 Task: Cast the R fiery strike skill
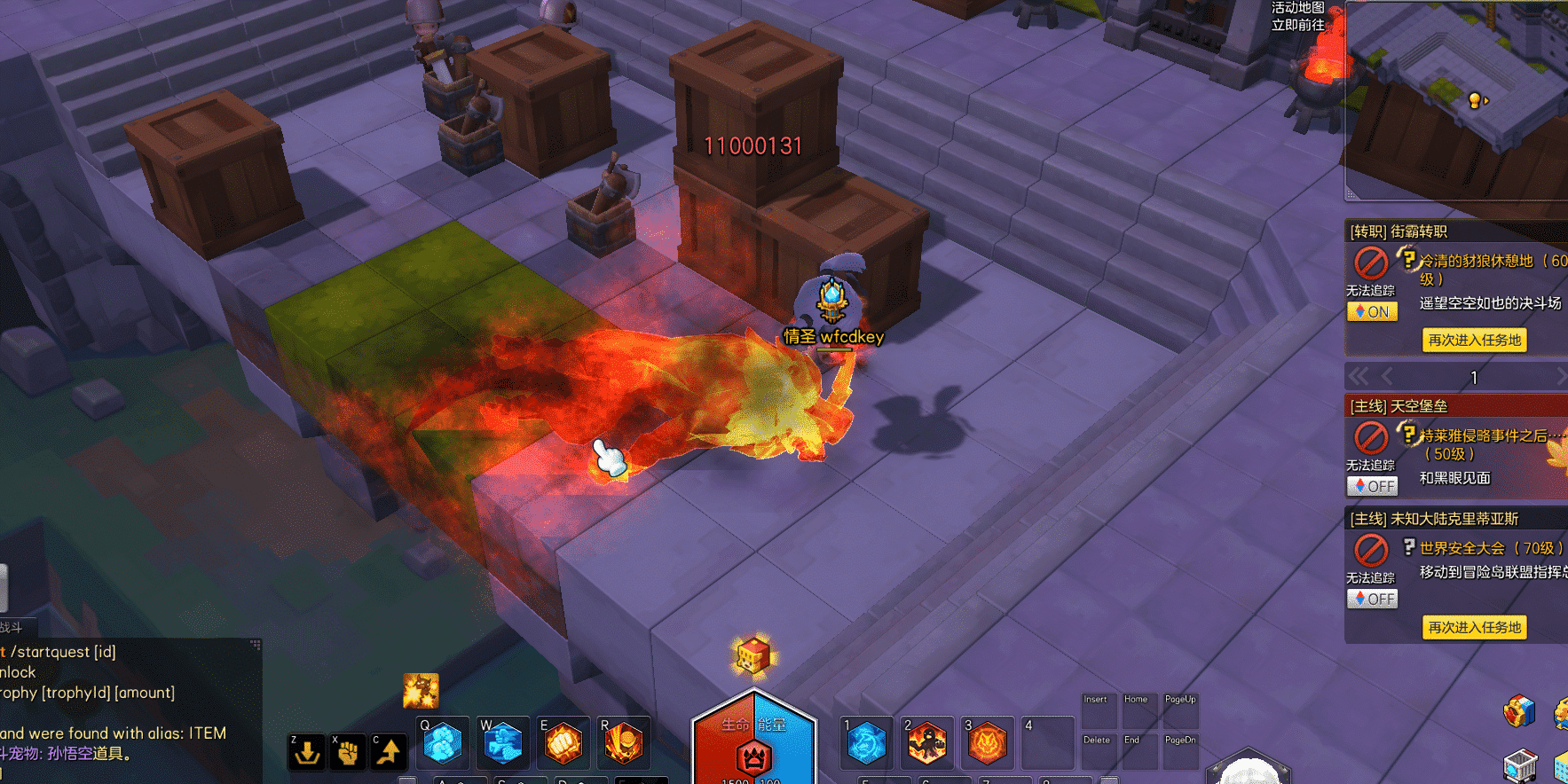[x=623, y=743]
